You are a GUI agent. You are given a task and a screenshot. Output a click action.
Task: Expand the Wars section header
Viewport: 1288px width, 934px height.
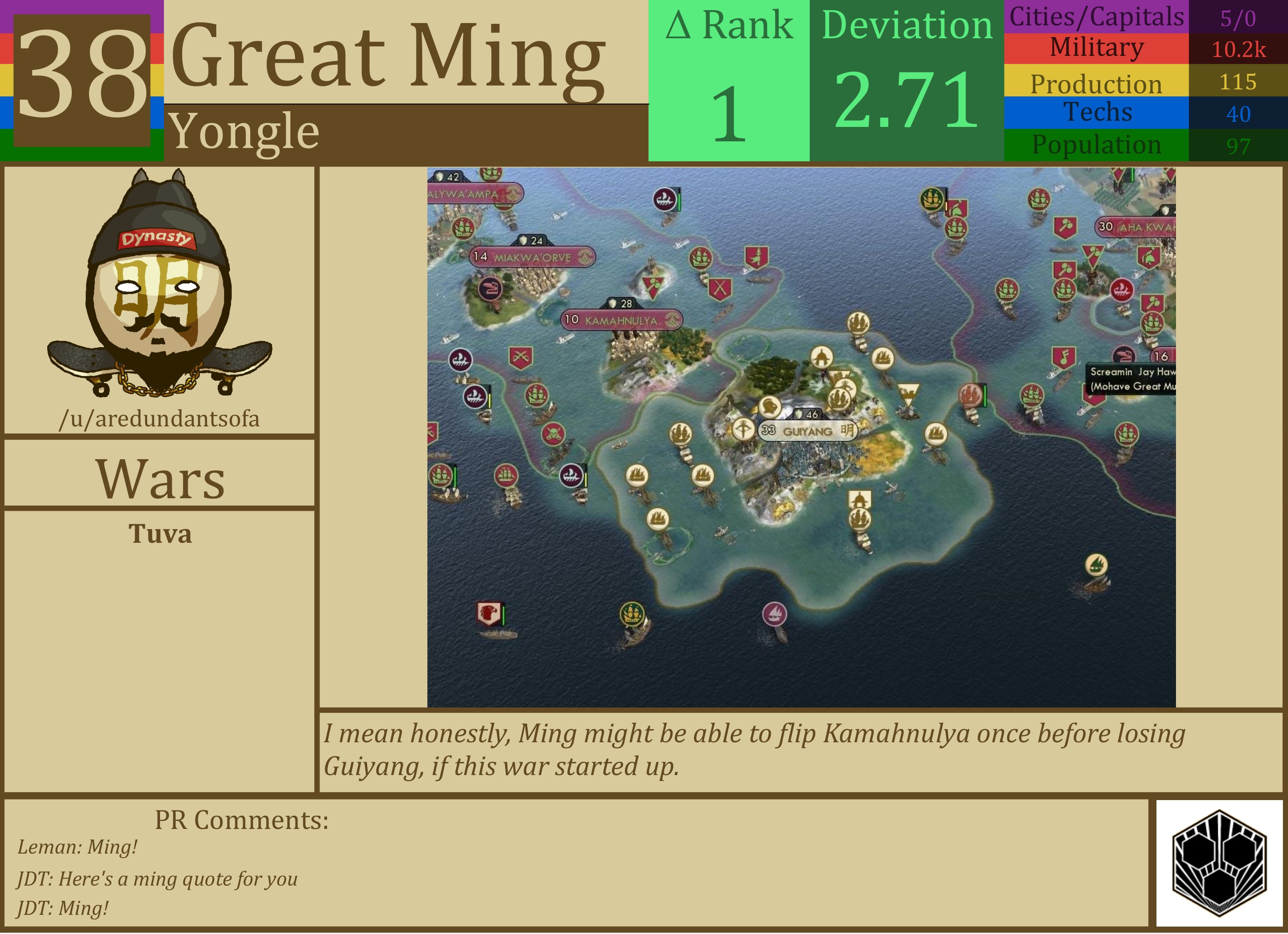161,479
